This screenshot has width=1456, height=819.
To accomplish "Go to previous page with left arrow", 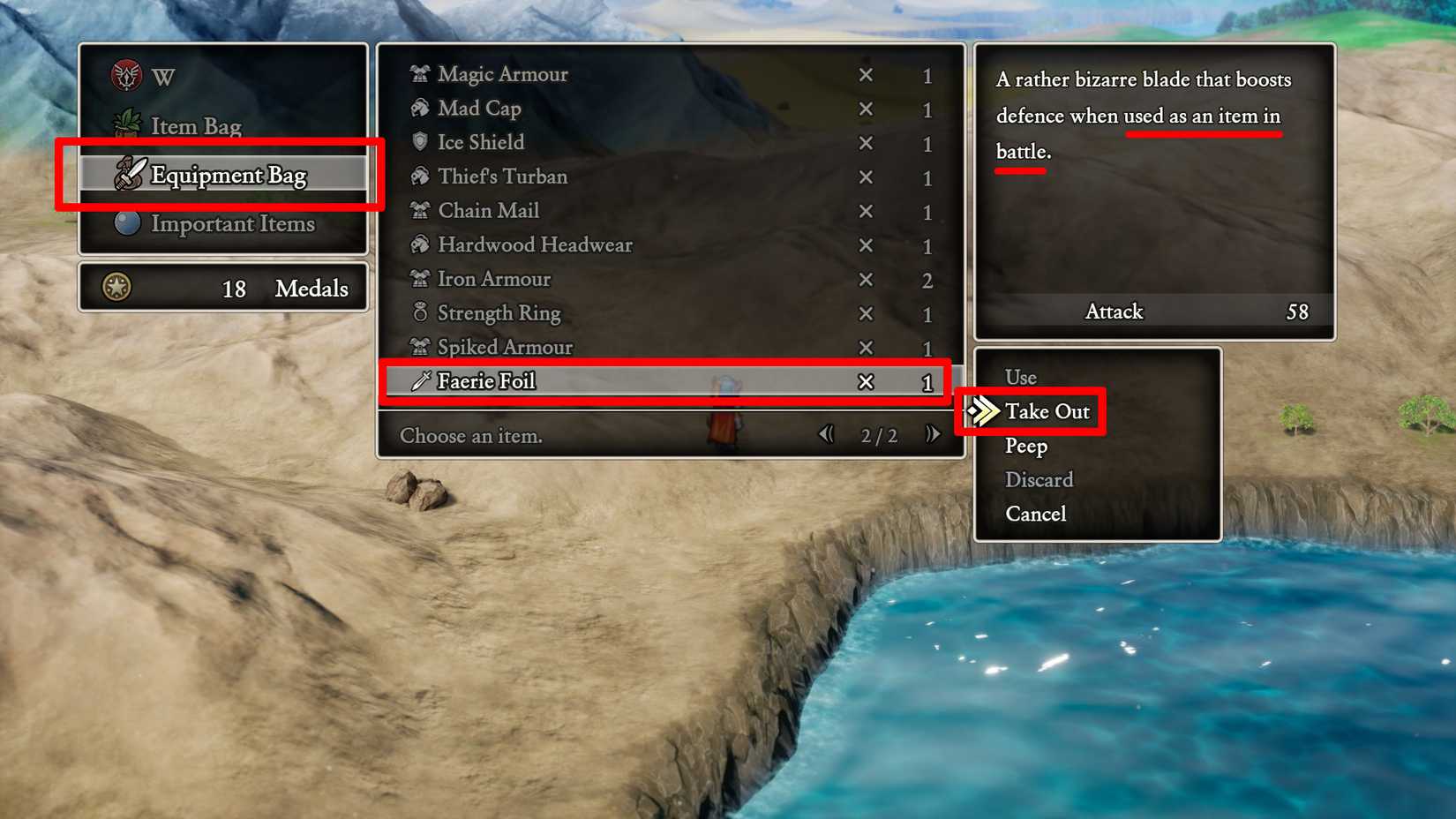I will click(826, 434).
